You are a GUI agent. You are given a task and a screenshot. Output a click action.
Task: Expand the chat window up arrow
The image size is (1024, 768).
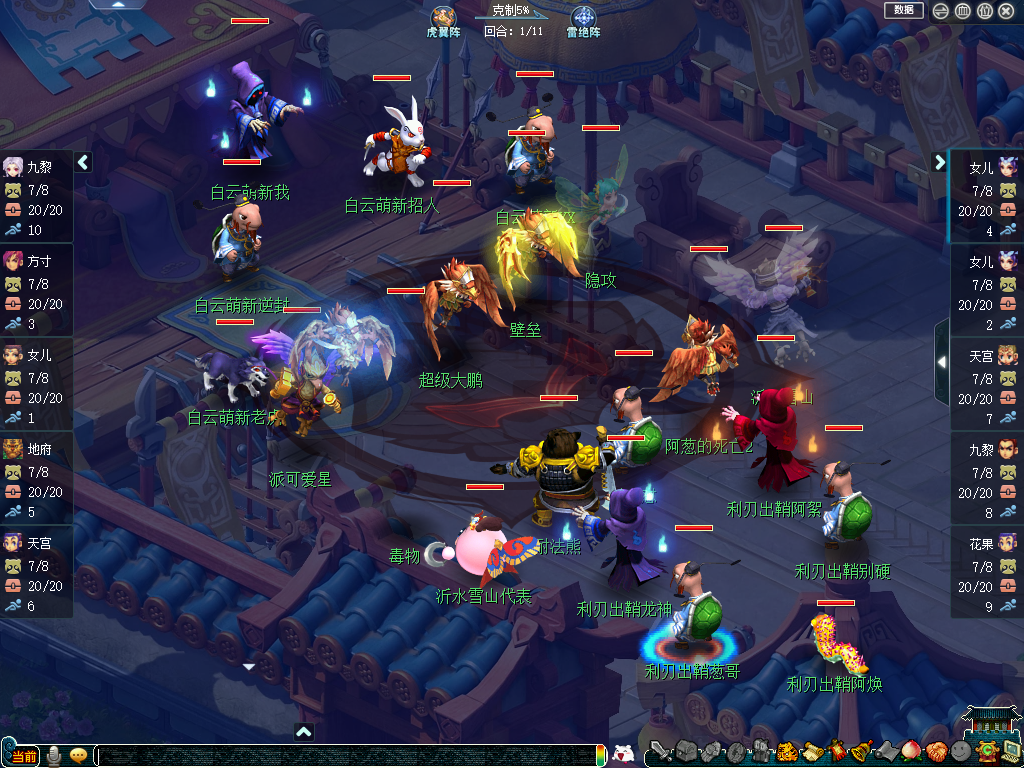304,732
